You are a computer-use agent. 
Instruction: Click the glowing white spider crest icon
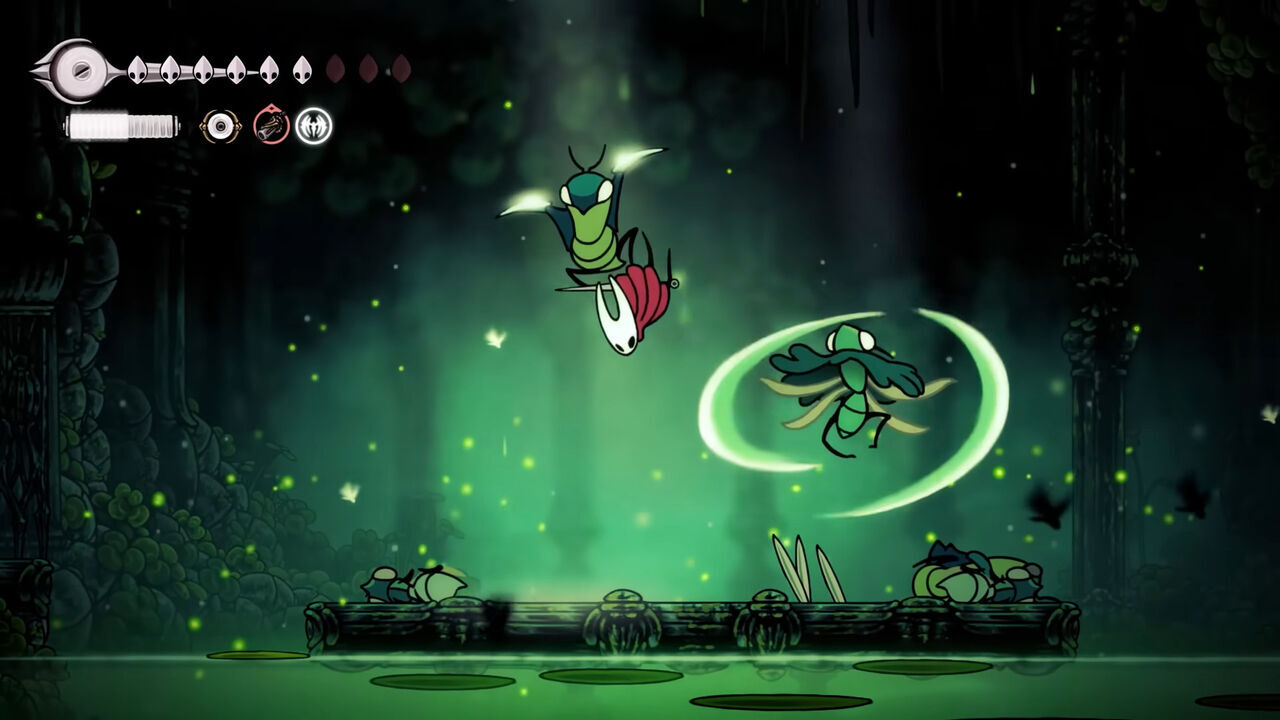(x=313, y=126)
